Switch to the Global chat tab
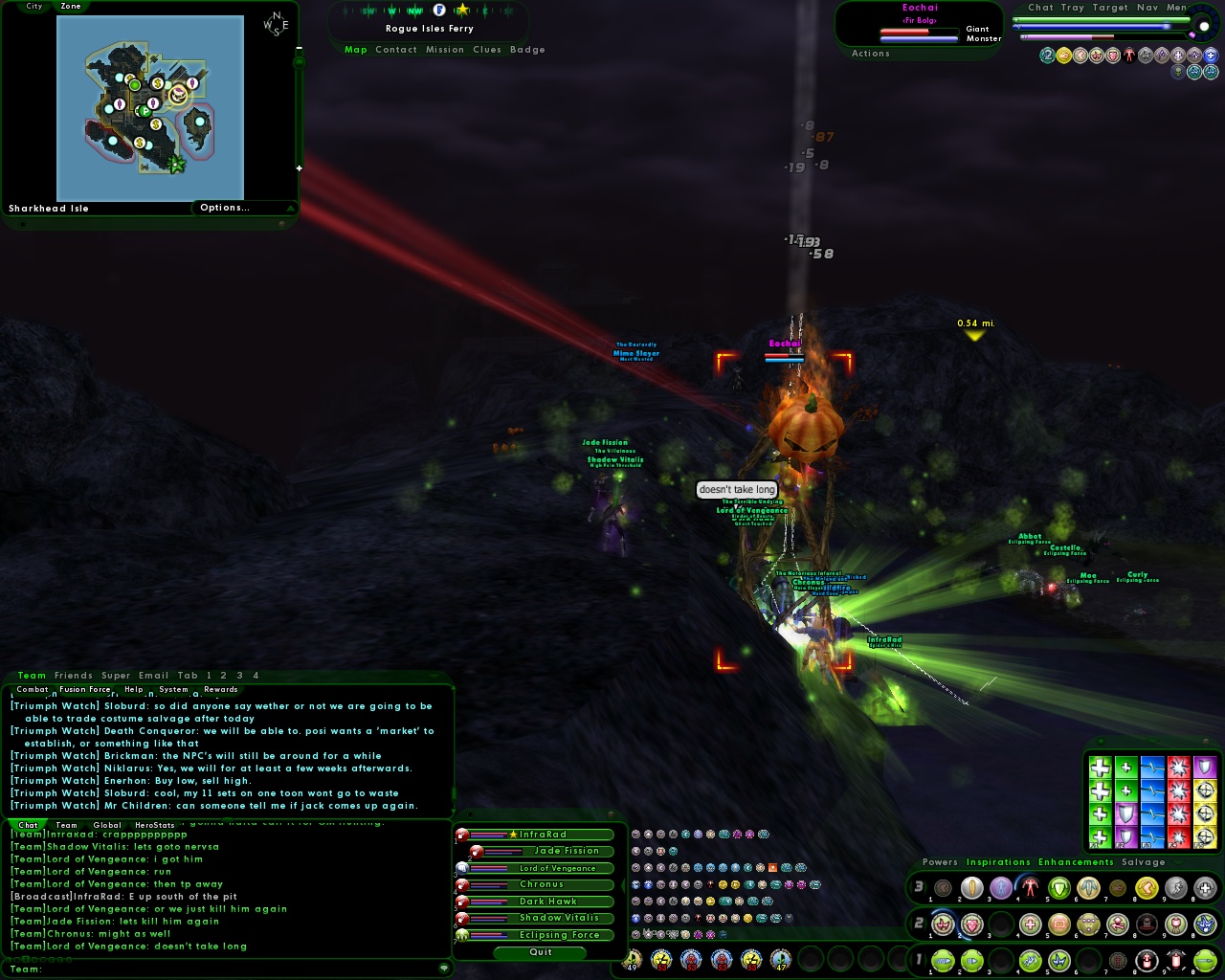This screenshot has width=1225, height=980. (107, 825)
